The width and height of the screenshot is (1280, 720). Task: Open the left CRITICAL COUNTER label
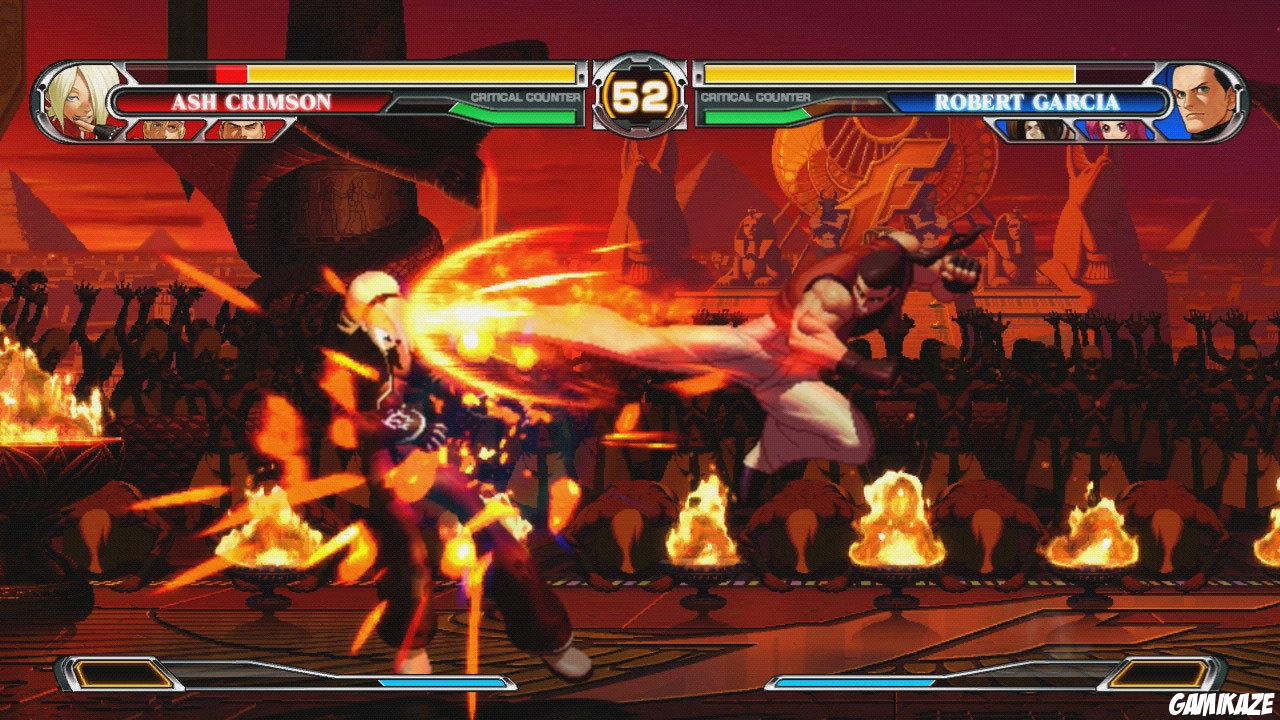[x=523, y=95]
